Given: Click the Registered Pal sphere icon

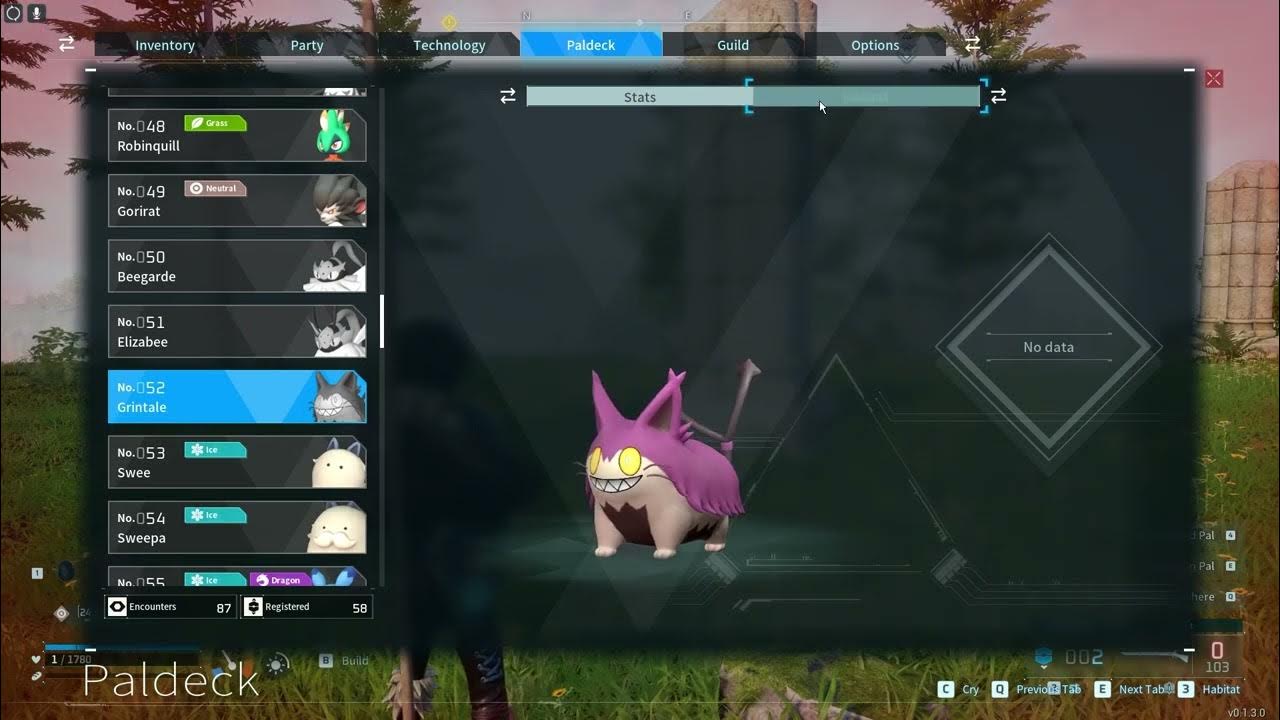Looking at the screenshot, I should point(255,606).
